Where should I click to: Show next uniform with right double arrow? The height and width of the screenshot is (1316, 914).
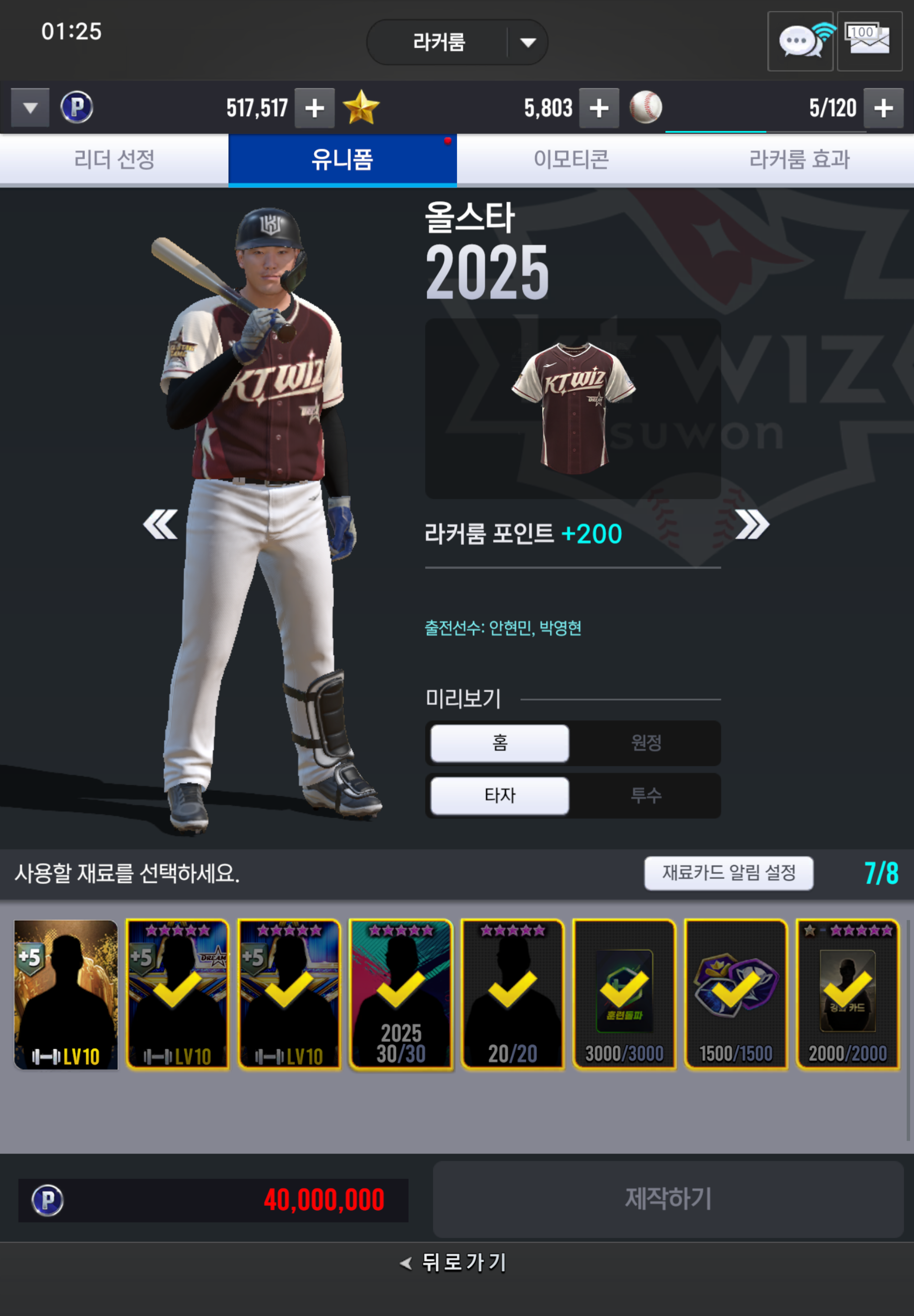[x=752, y=524]
